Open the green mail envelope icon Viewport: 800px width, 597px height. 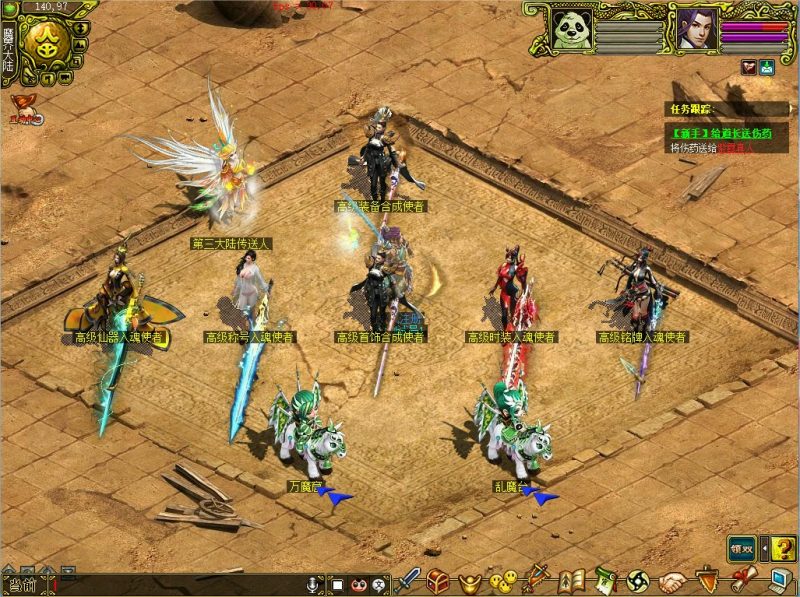[767, 67]
